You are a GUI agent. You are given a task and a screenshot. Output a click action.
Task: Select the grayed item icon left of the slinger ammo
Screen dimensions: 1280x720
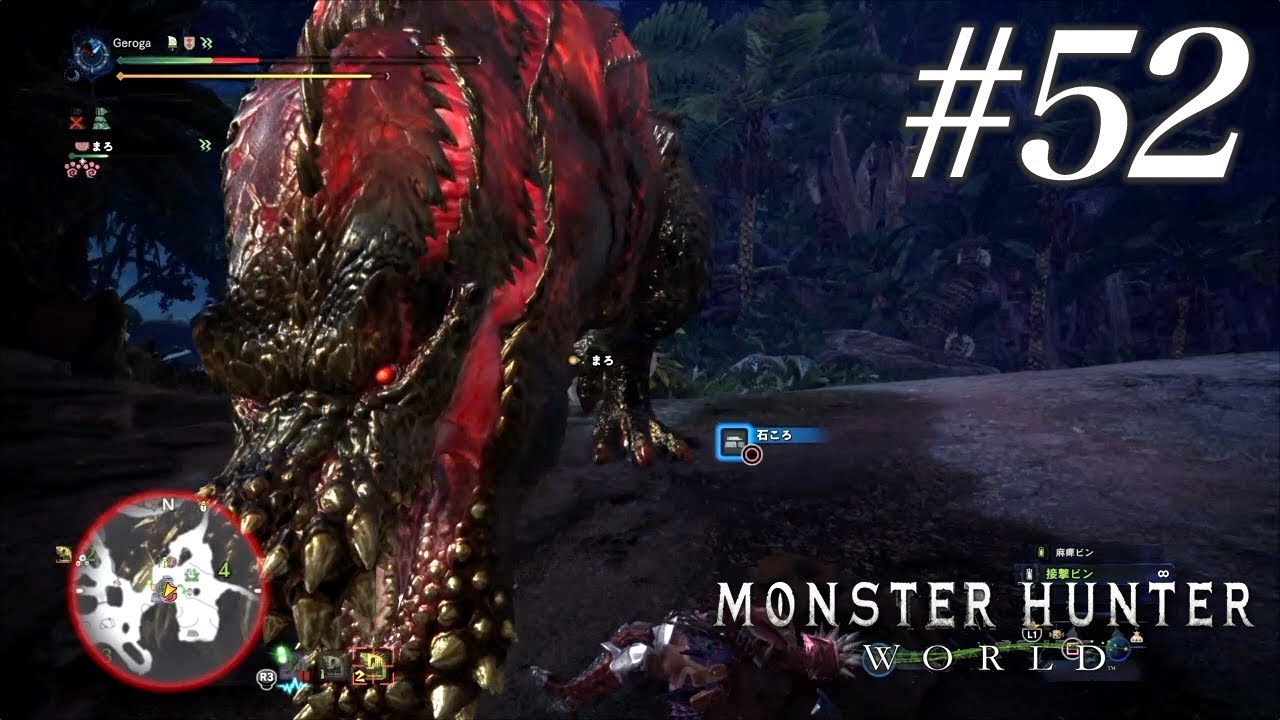[x=331, y=666]
